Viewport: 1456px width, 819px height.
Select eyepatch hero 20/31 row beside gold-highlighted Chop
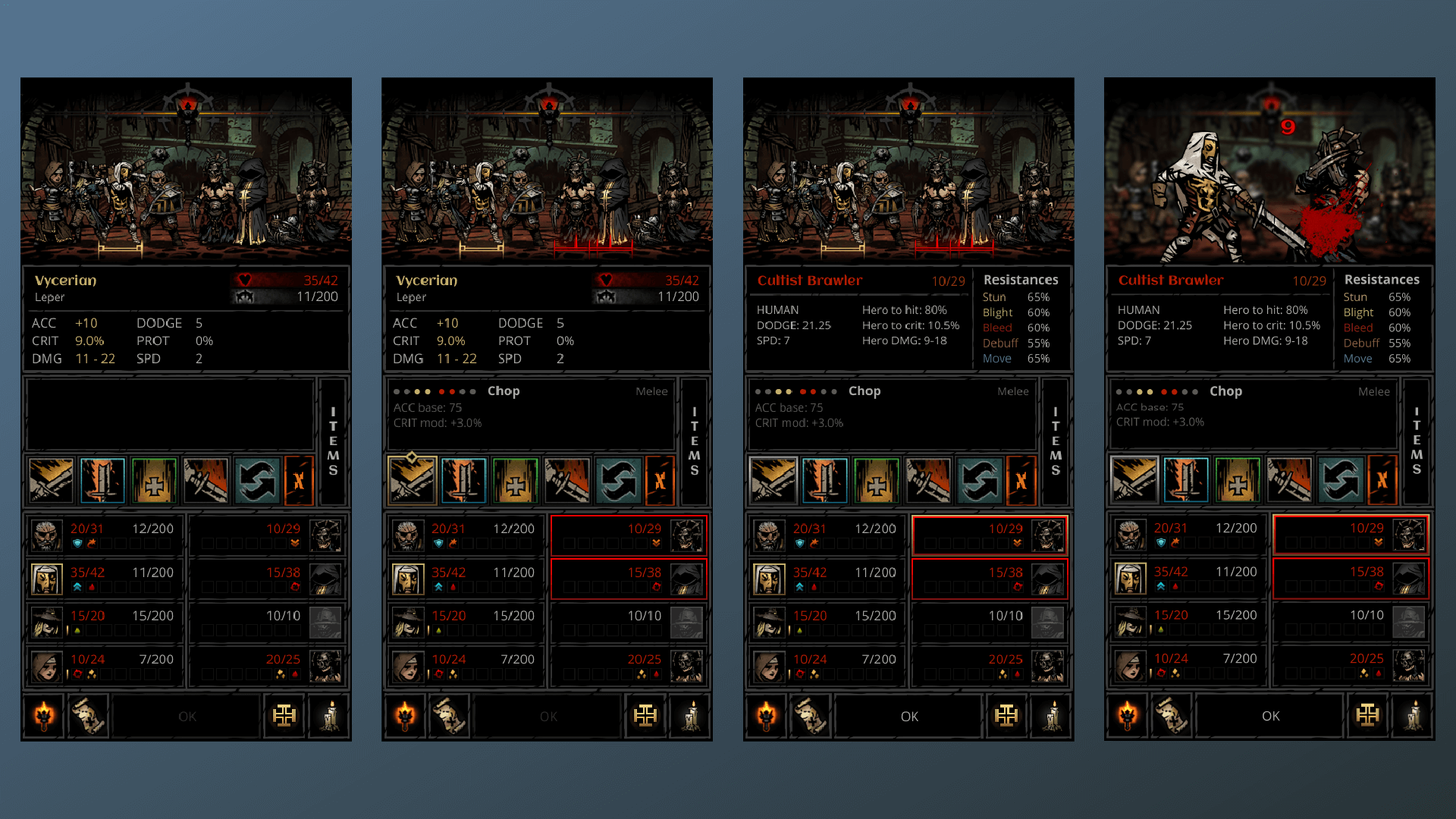pyautogui.click(x=466, y=535)
